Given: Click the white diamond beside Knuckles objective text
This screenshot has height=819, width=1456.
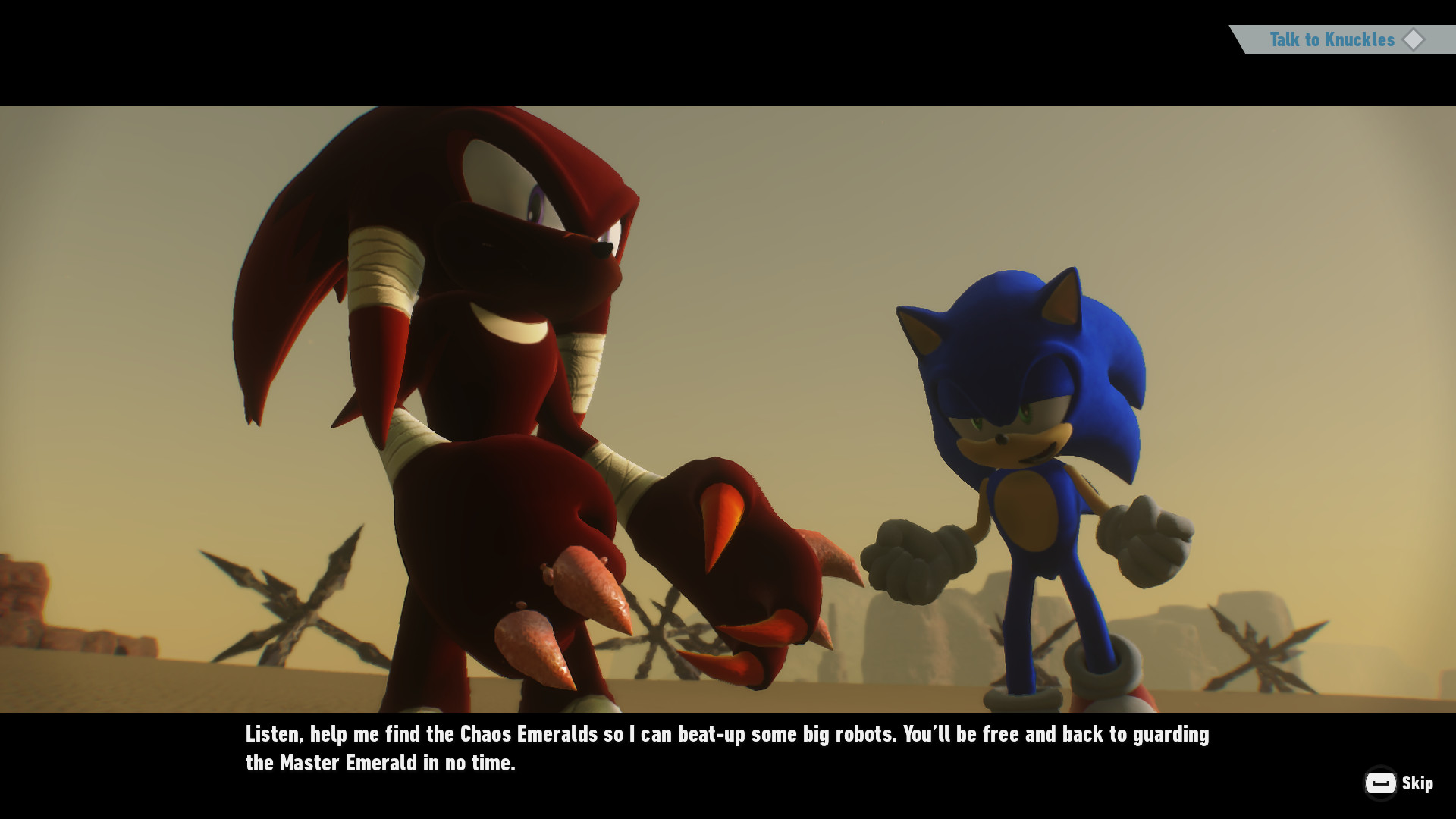Looking at the screenshot, I should (1414, 40).
